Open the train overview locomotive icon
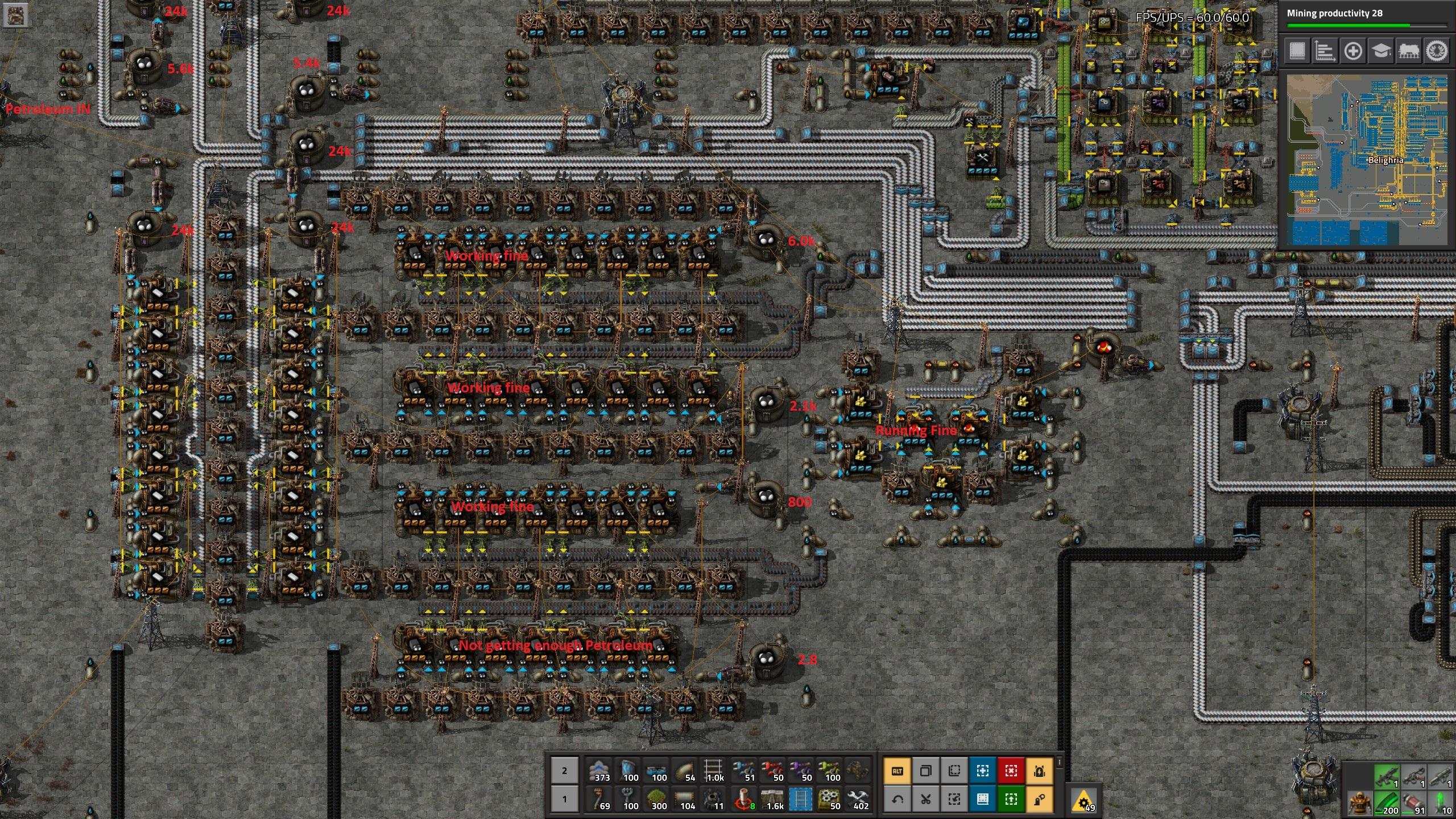The width and height of the screenshot is (1456, 819). click(1408, 51)
